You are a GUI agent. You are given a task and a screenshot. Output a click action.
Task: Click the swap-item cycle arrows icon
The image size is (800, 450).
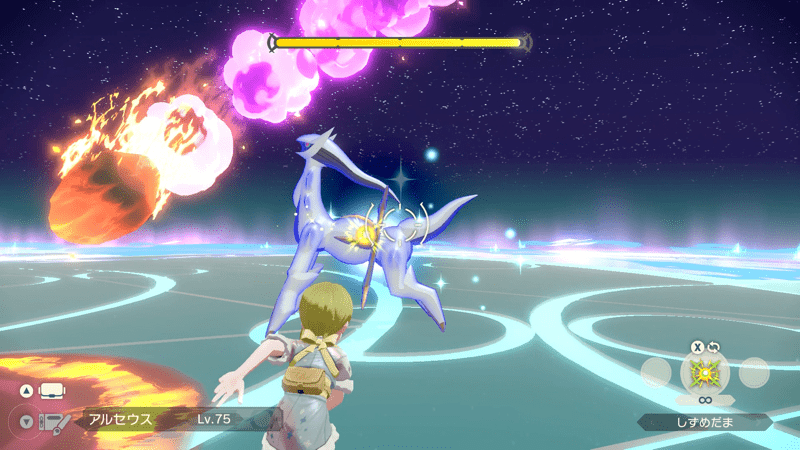pos(714,347)
